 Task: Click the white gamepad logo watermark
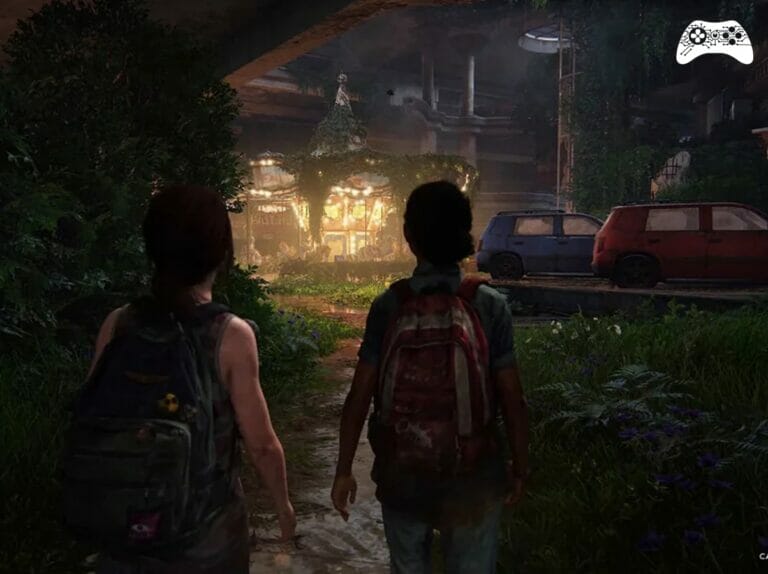coord(714,42)
